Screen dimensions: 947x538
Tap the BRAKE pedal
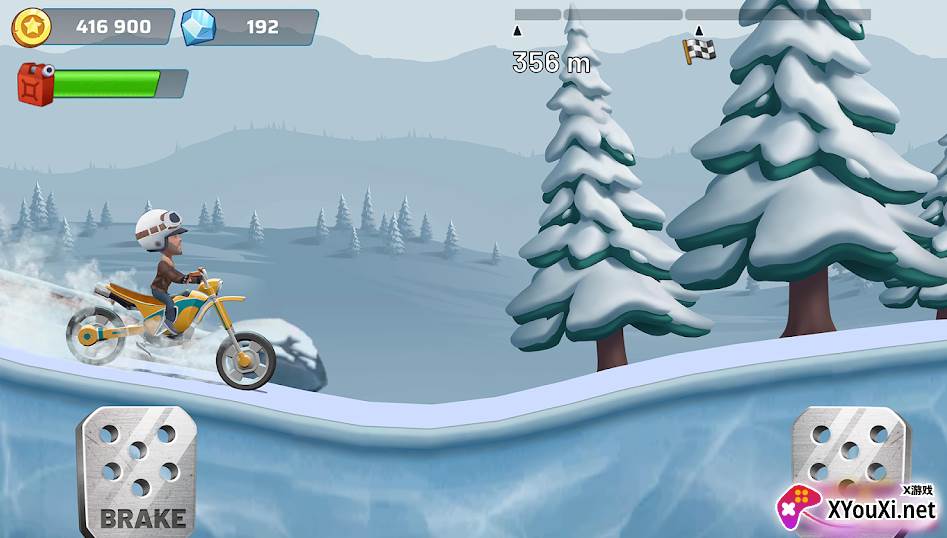click(137, 468)
